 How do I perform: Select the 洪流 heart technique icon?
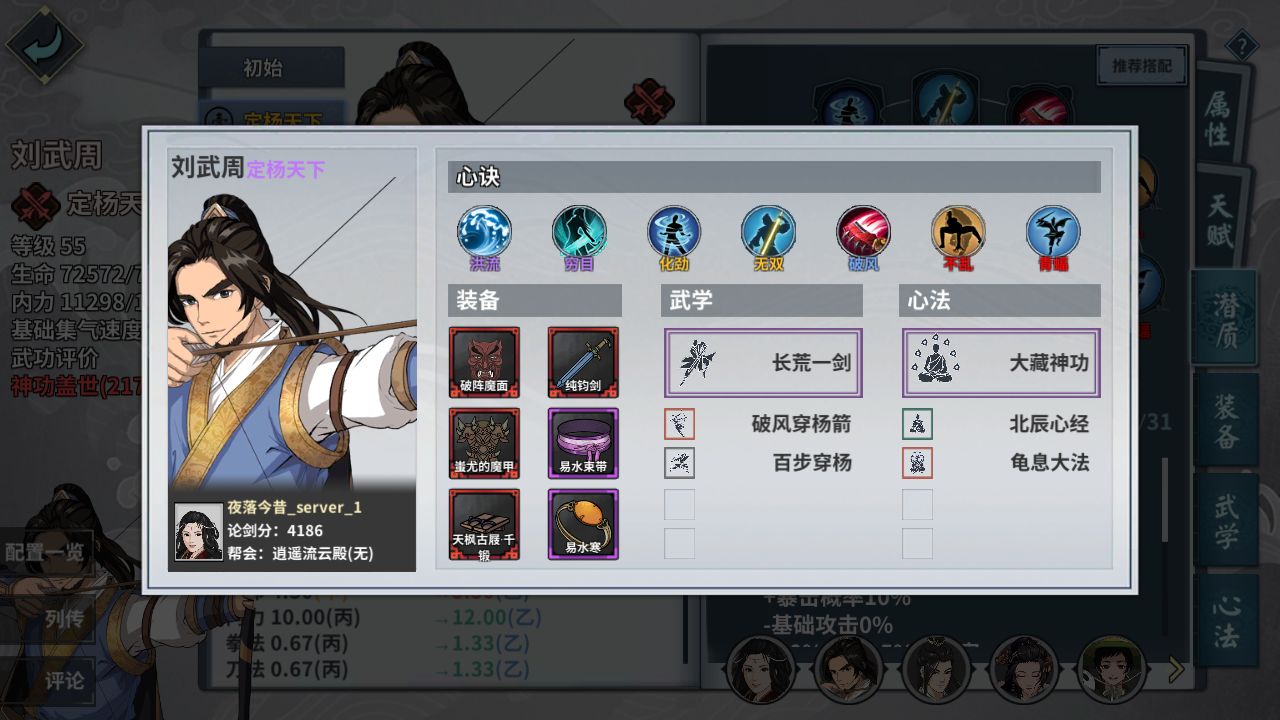[483, 235]
